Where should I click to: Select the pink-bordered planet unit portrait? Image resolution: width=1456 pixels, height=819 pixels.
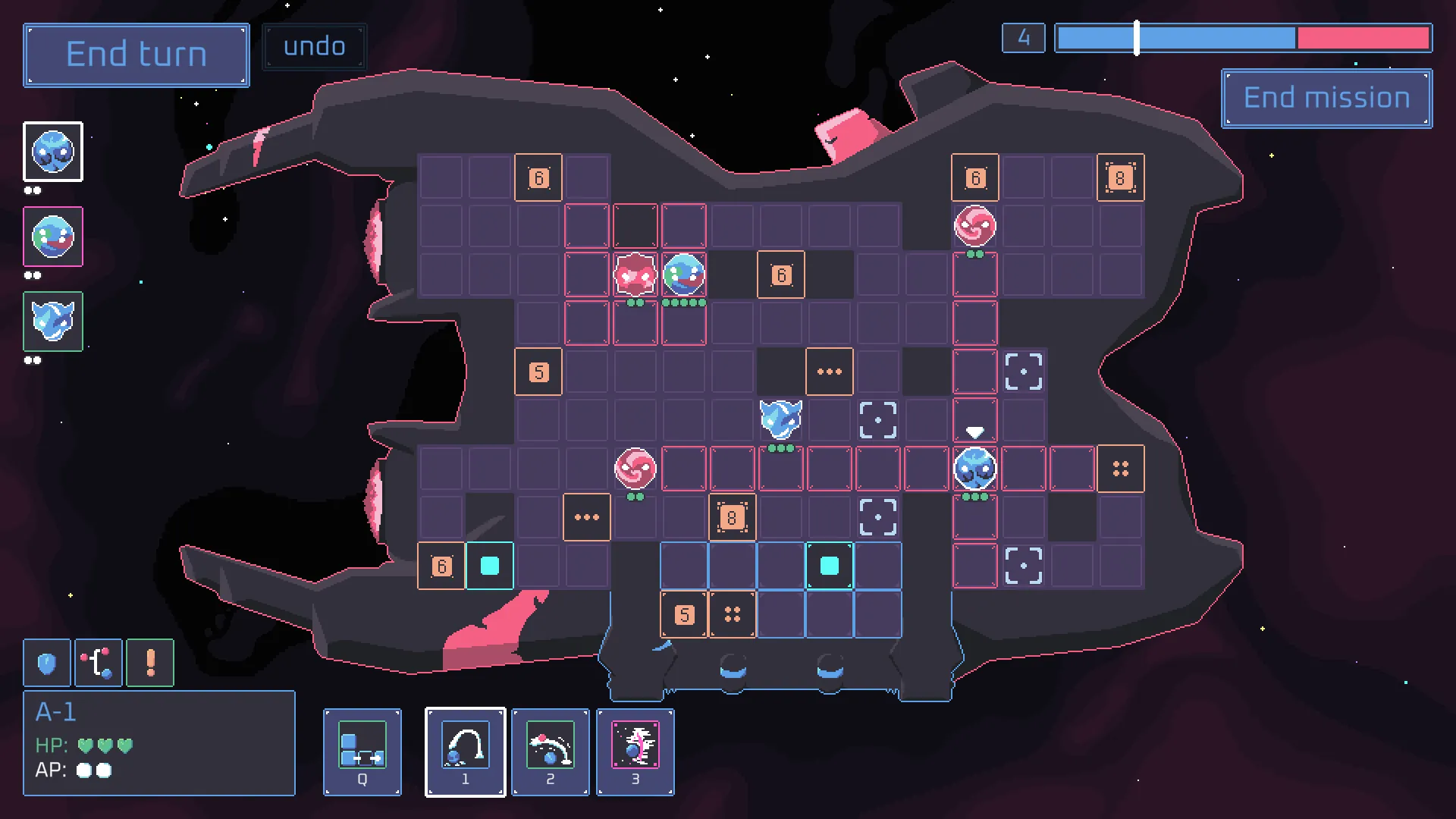click(52, 237)
